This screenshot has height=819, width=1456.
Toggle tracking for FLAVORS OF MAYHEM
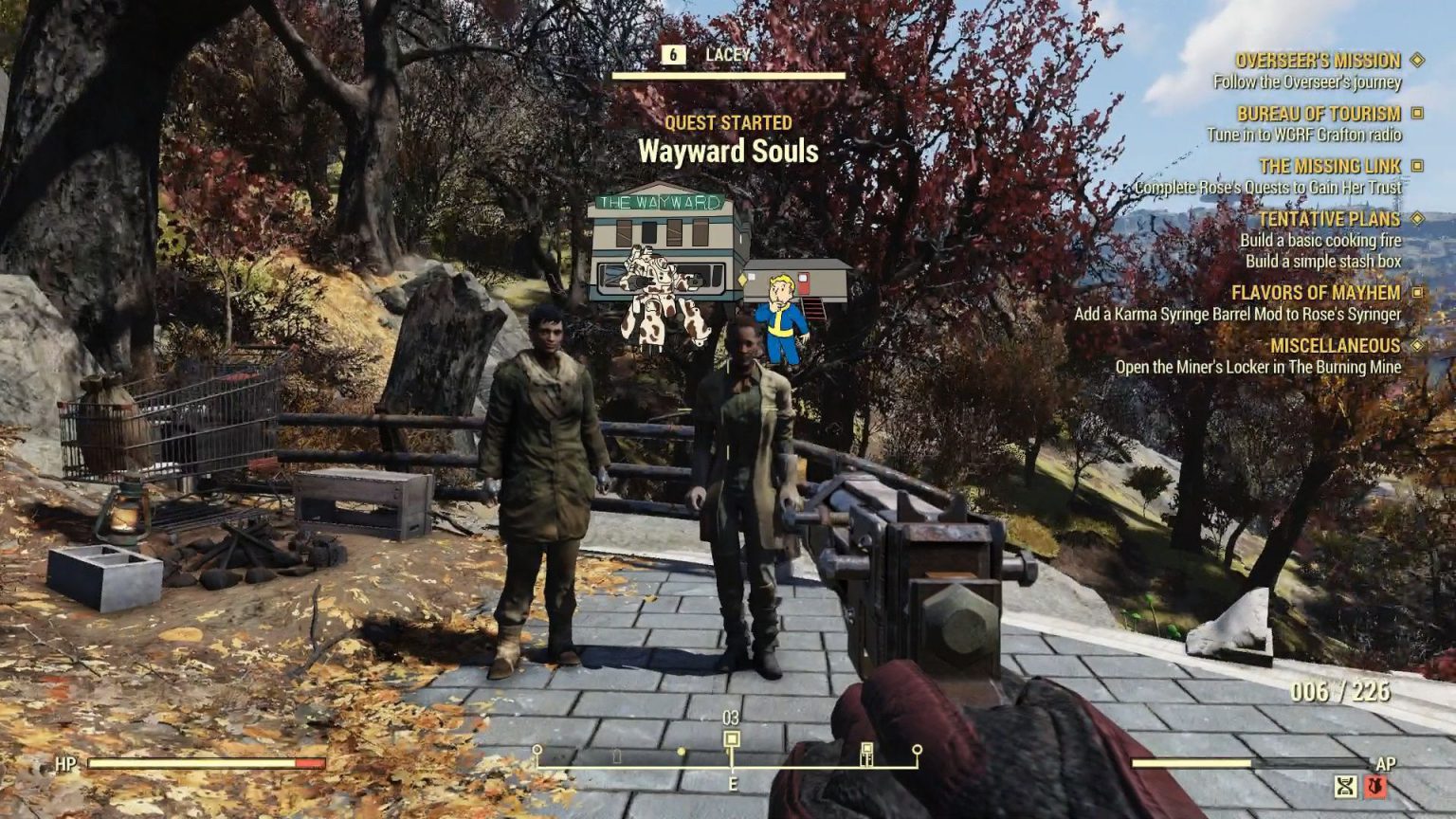[1417, 294]
